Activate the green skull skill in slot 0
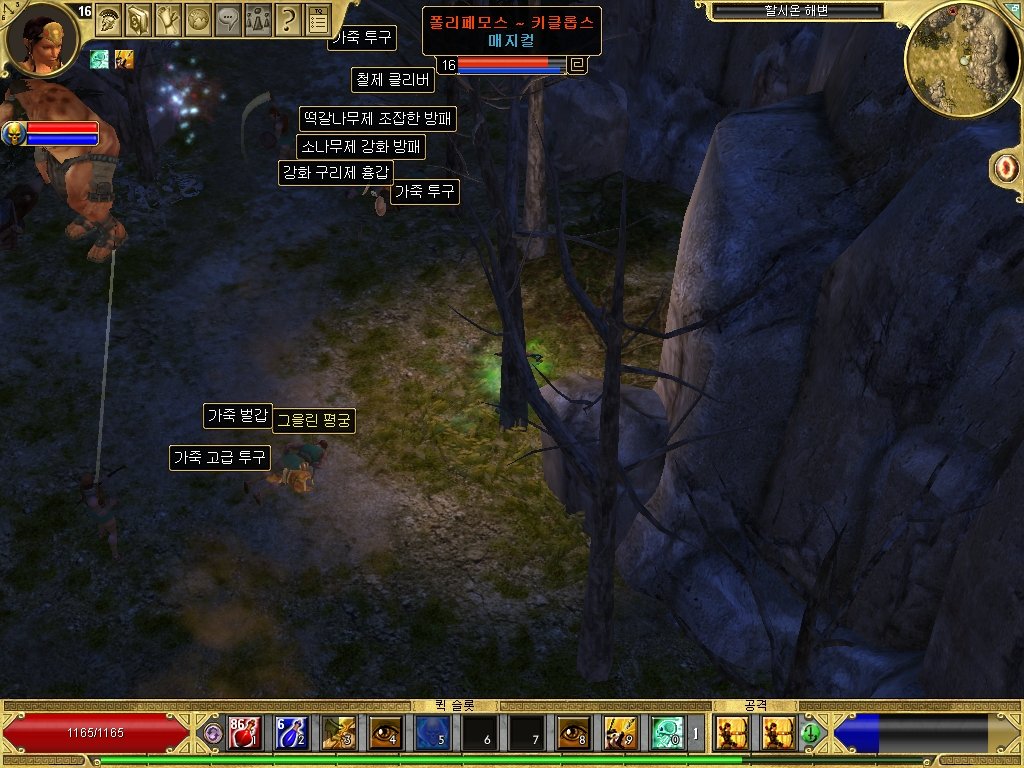Screen dimensions: 1024x768 (667, 733)
